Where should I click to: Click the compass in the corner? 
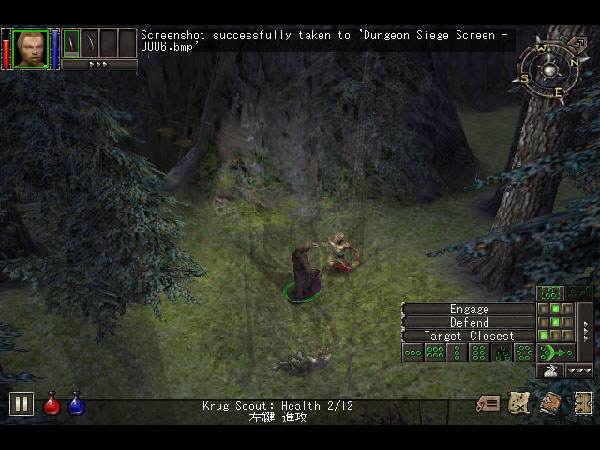click(546, 69)
